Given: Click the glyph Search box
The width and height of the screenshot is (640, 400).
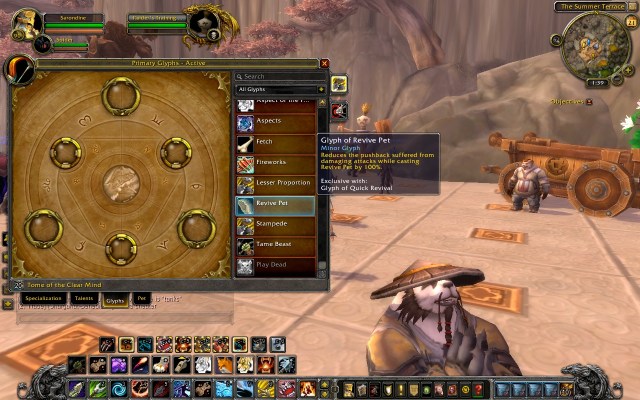Looking at the screenshot, I should (280, 76).
